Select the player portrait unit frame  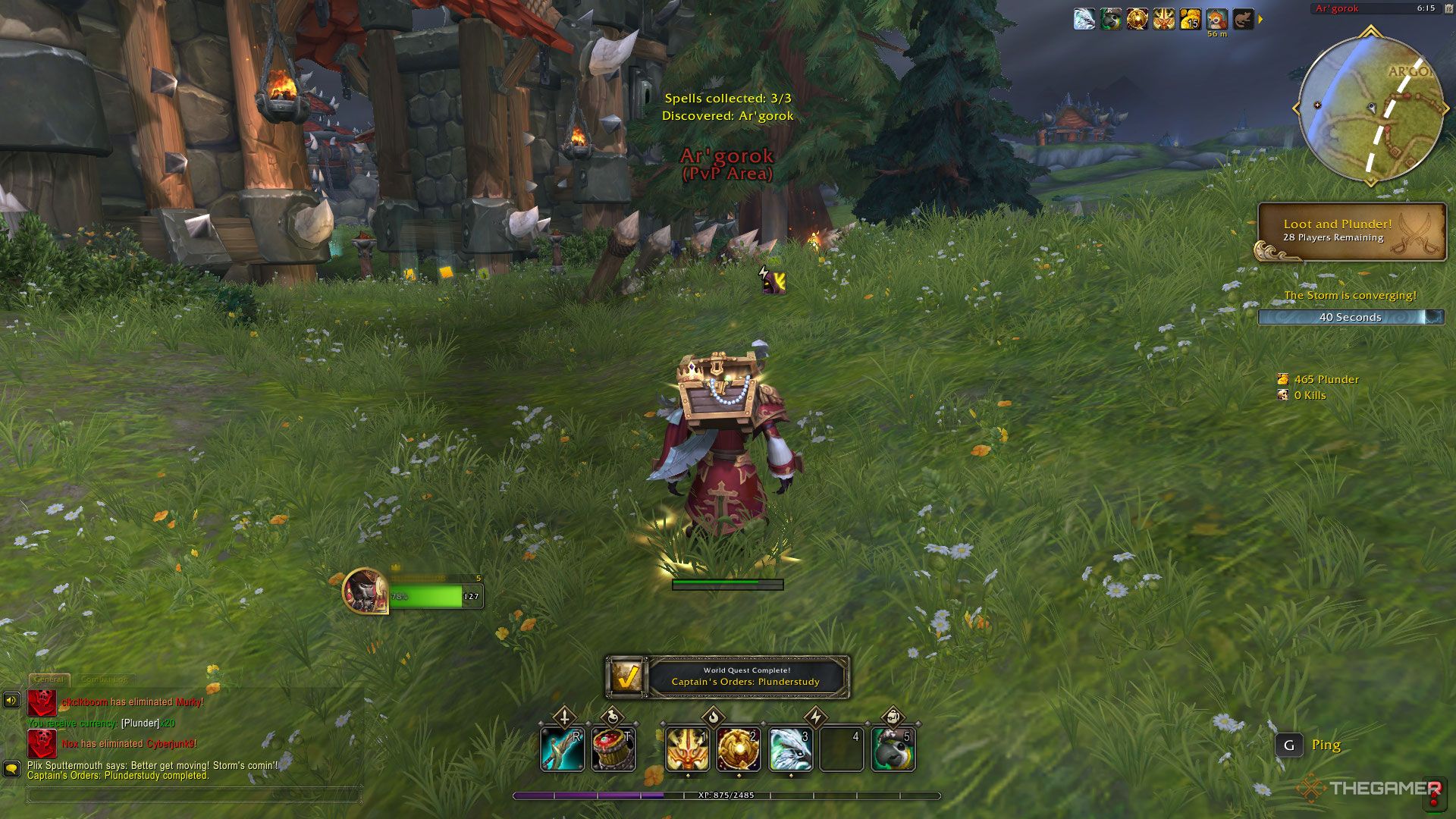click(366, 590)
